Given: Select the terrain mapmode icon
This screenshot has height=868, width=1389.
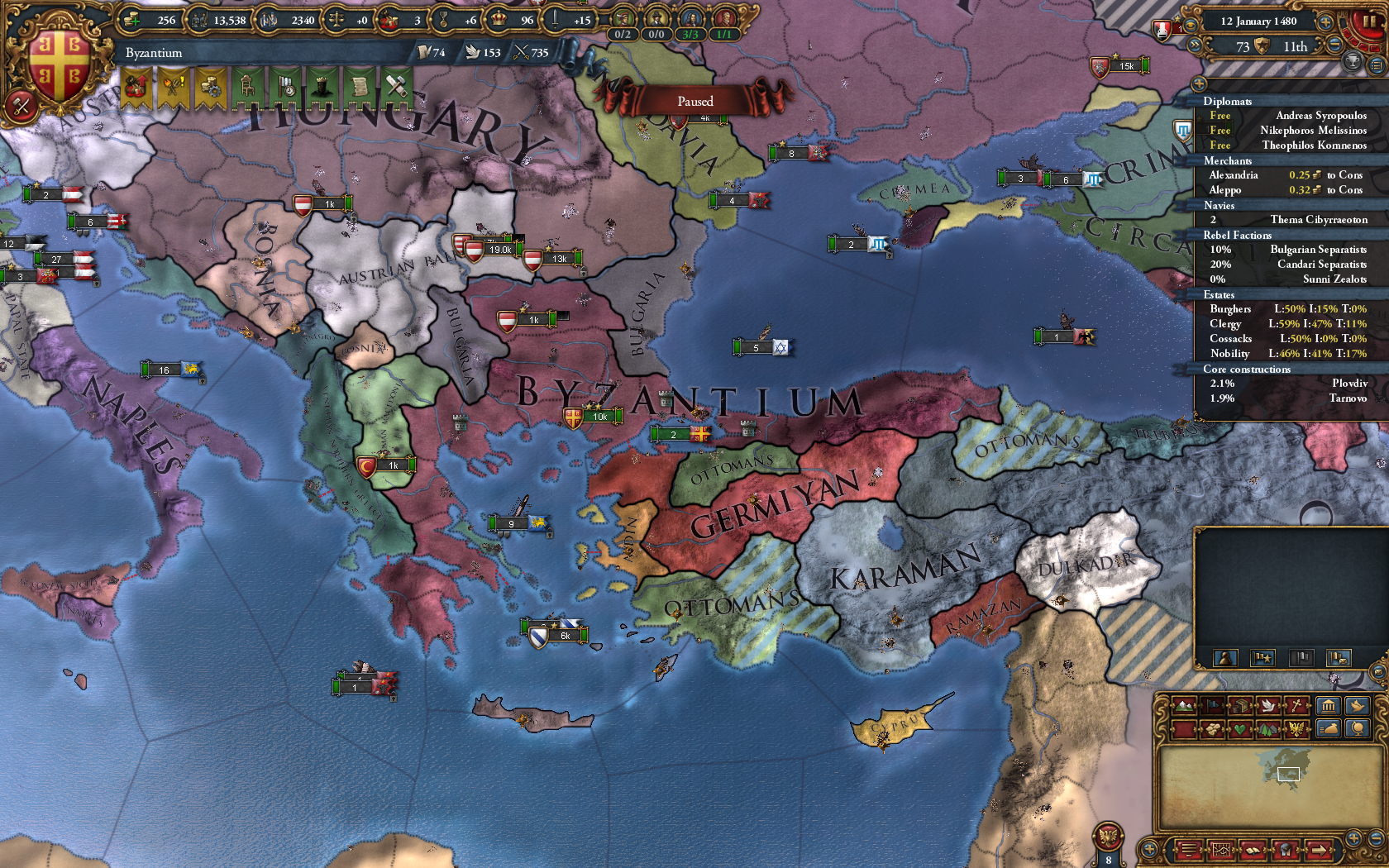Looking at the screenshot, I should coord(1184,705).
